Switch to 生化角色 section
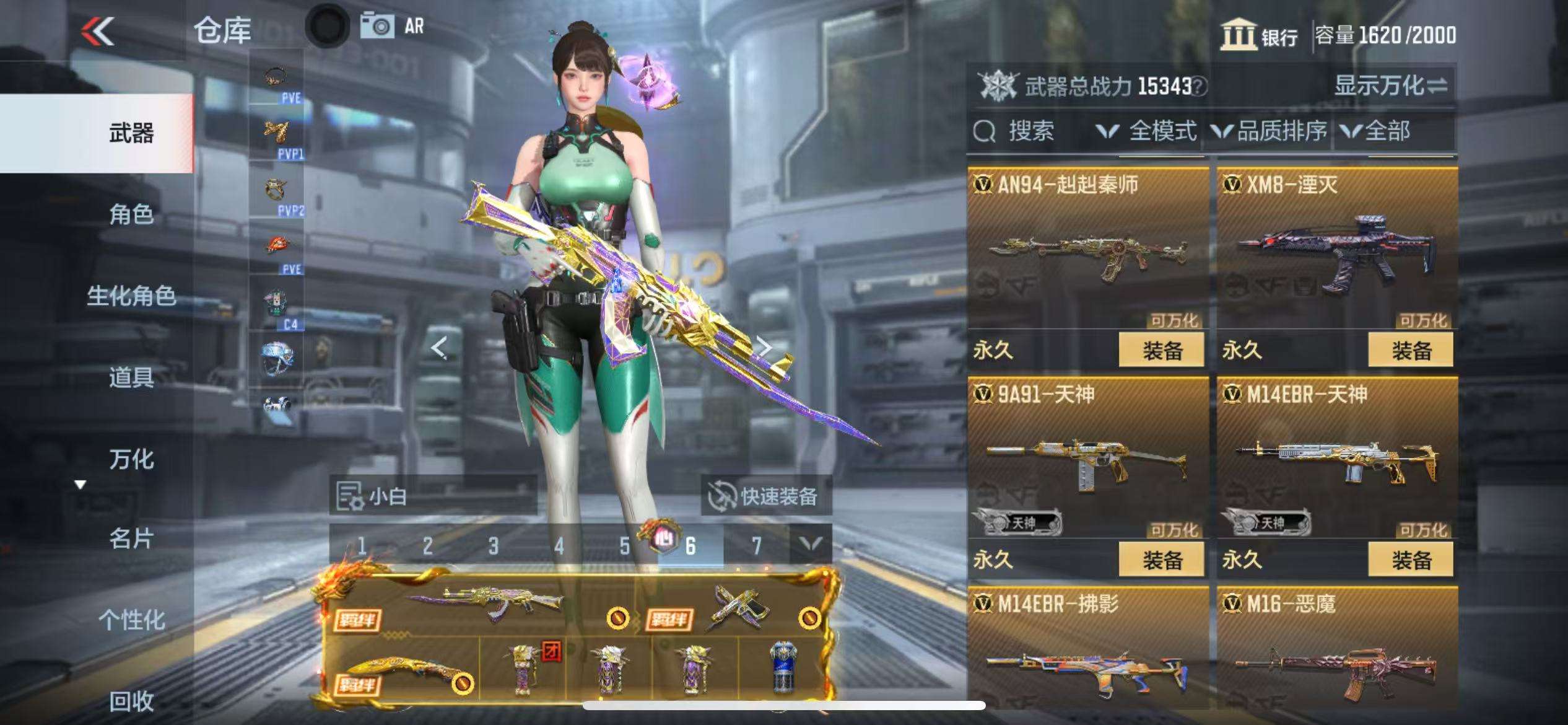 tap(131, 296)
